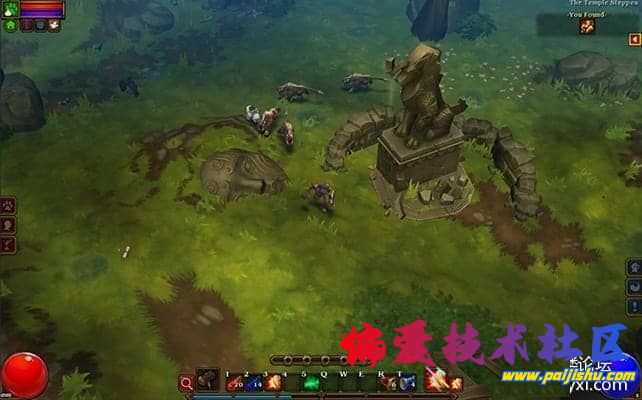Open the pet panel via the paw icon
The image size is (642, 400).
(x=8, y=207)
